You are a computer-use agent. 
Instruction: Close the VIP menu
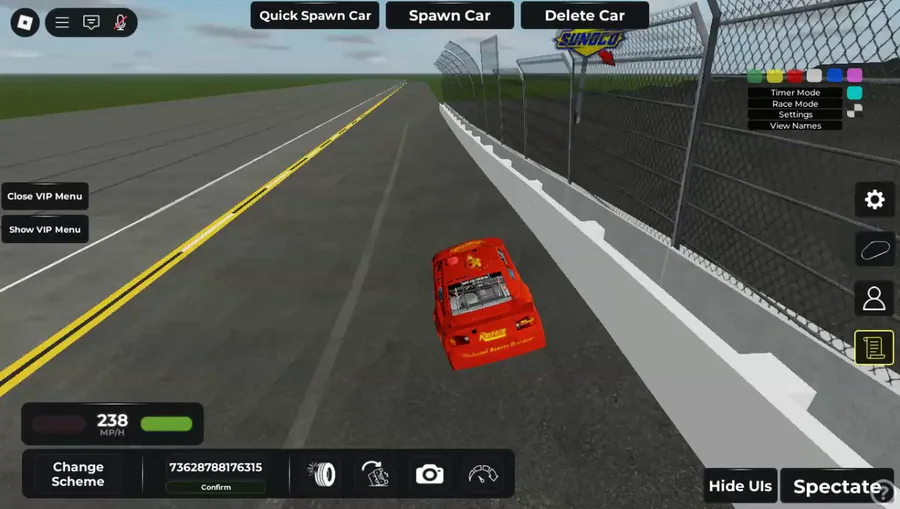coord(45,196)
